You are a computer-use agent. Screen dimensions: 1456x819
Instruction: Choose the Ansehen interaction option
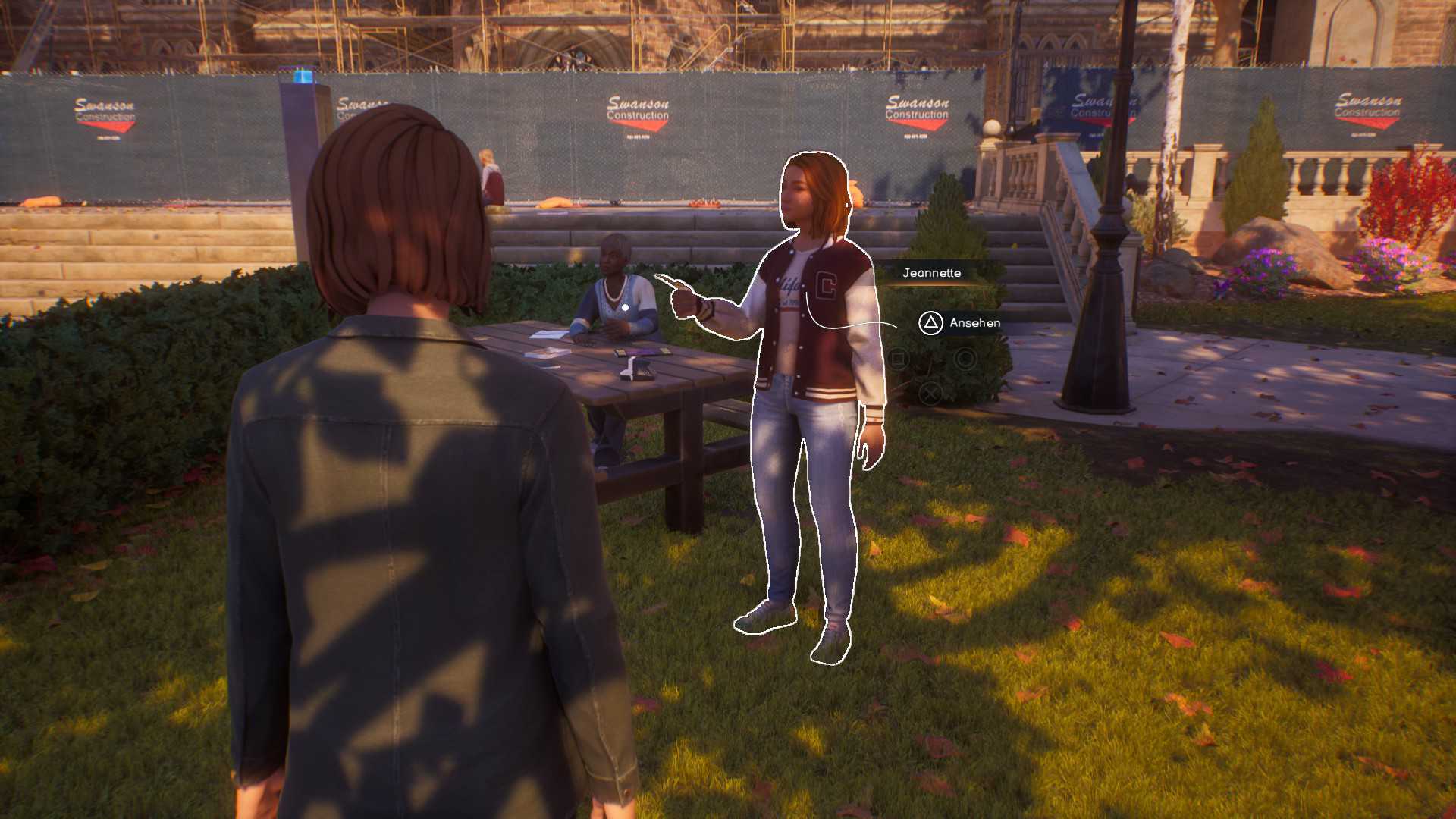coord(959,323)
